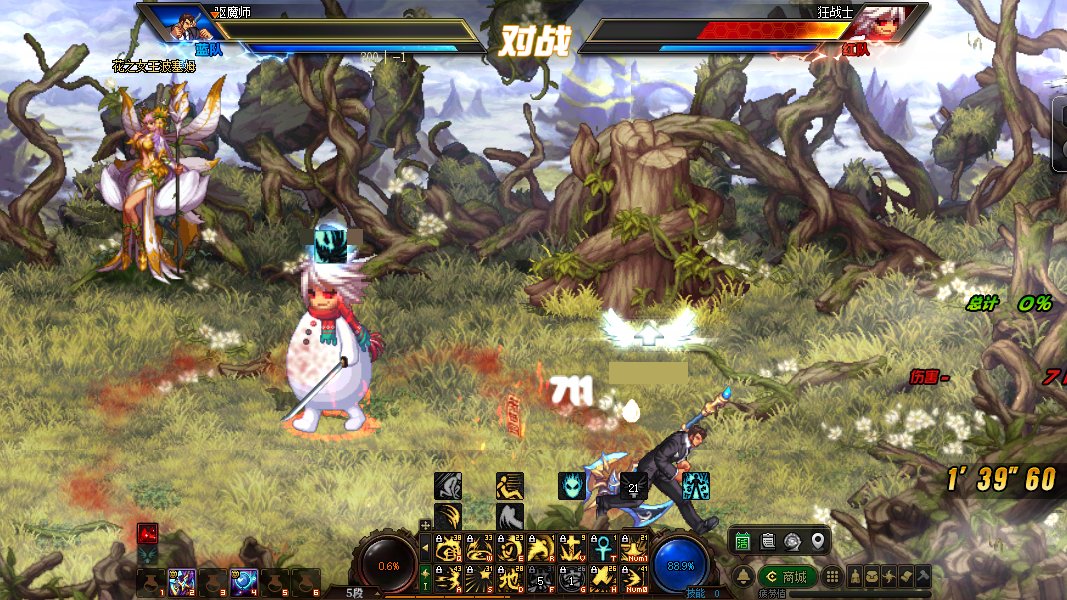Activate the 地 skill bound to D

click(510, 578)
